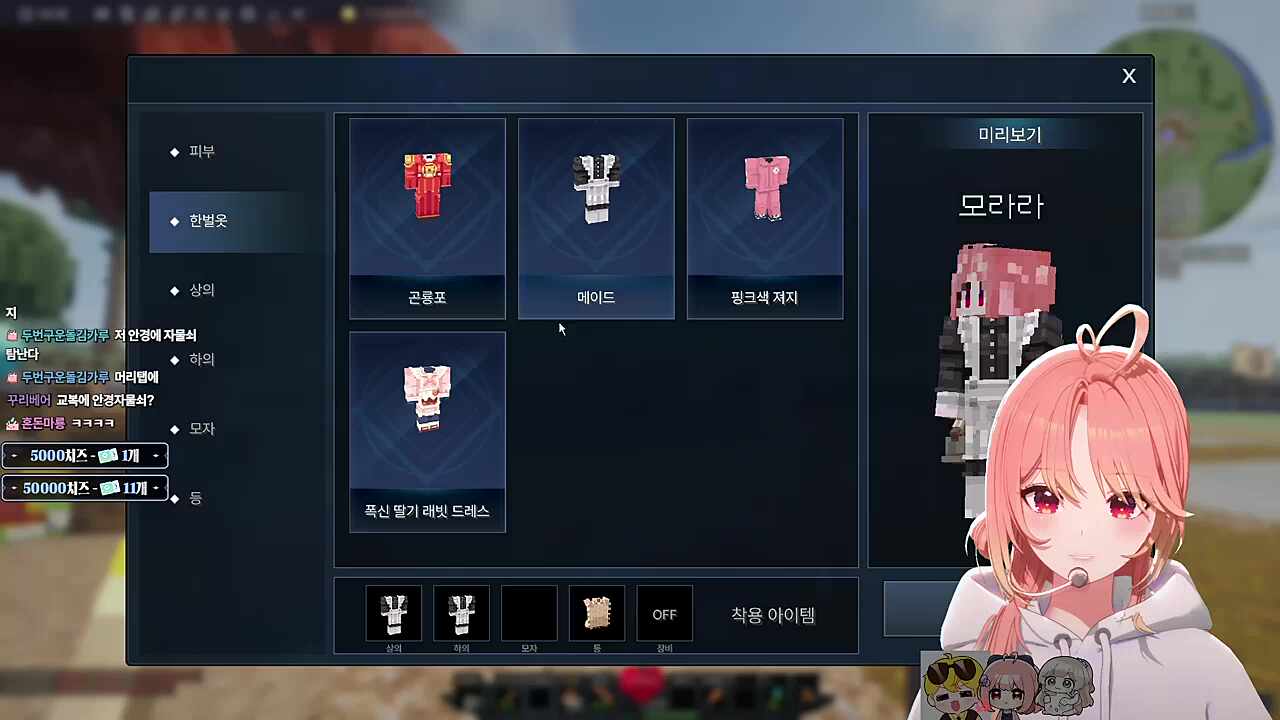The image size is (1280, 720).
Task: Activate the 한벌옷 highlighted category marker
Action: click(x=175, y=221)
